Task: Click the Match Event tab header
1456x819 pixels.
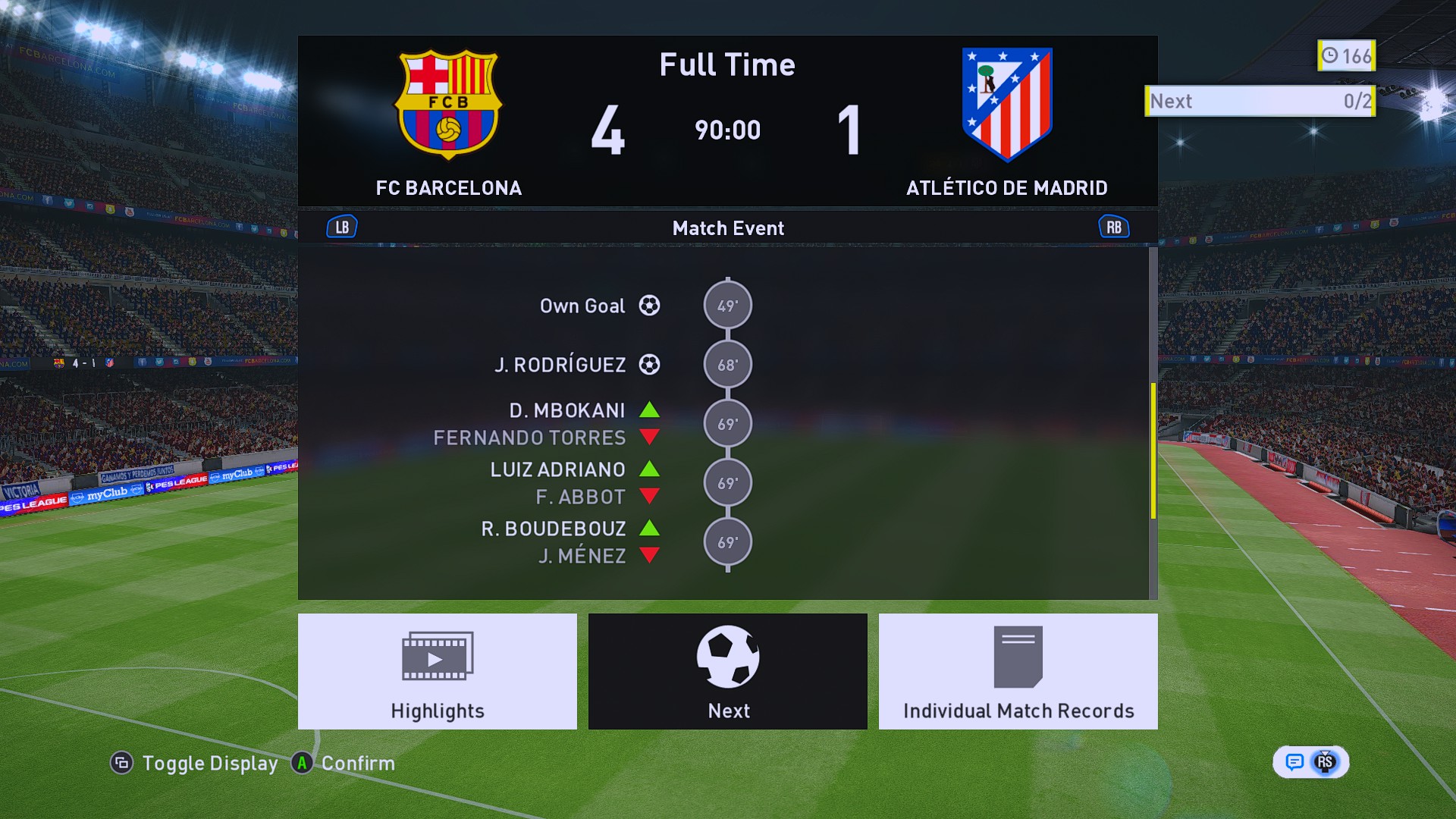Action: point(727,228)
